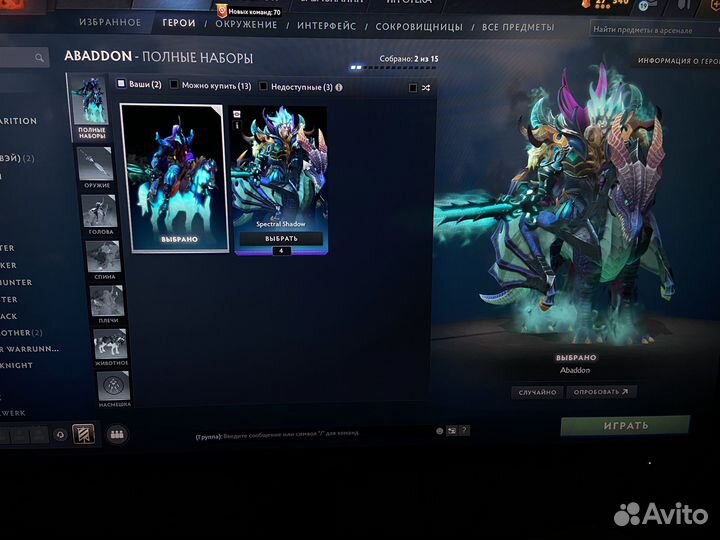Click the Случайно button under Abaddon
Screen dimensions: 720x540
(537, 392)
